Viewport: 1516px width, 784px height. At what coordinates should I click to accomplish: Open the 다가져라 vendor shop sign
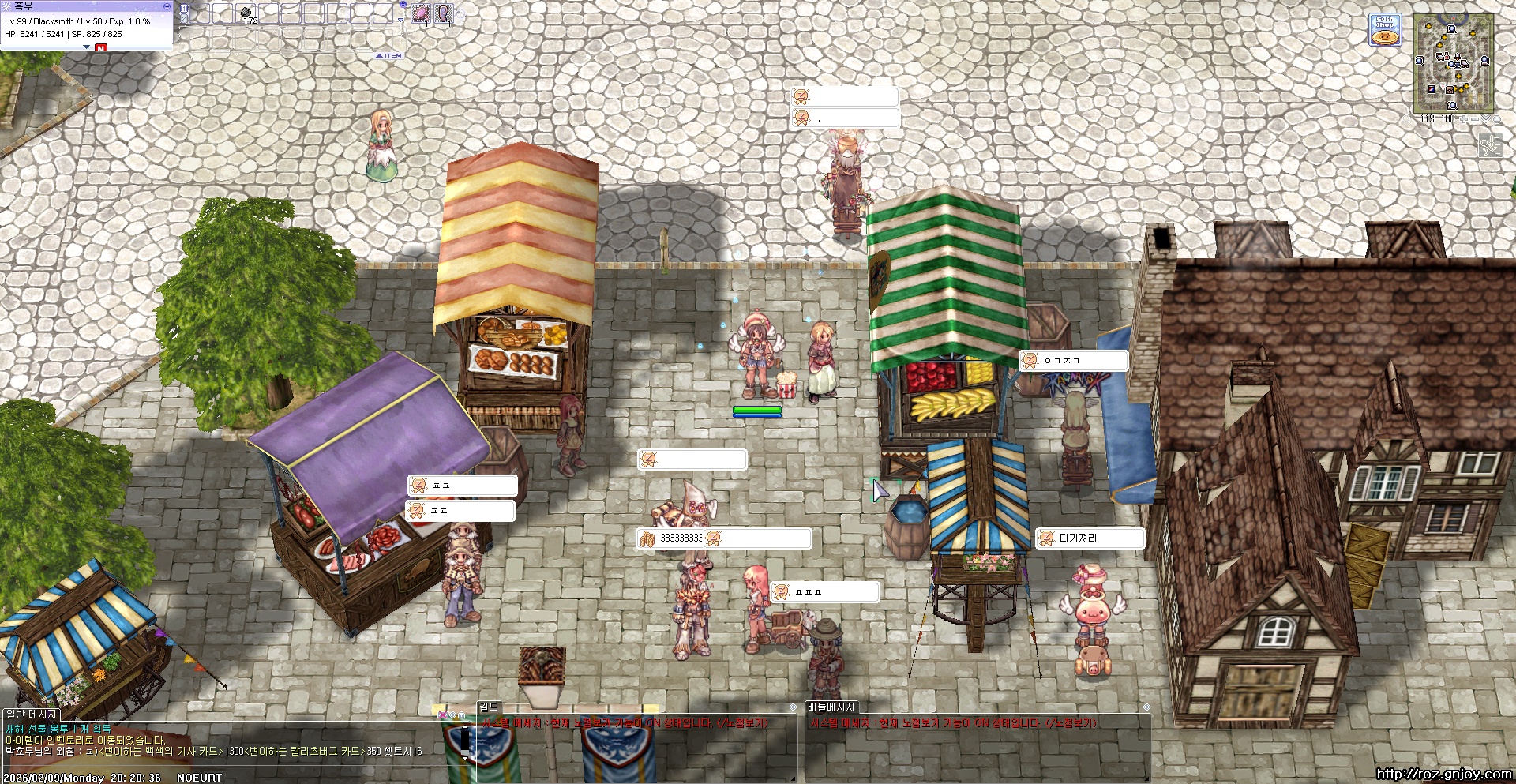(1090, 538)
